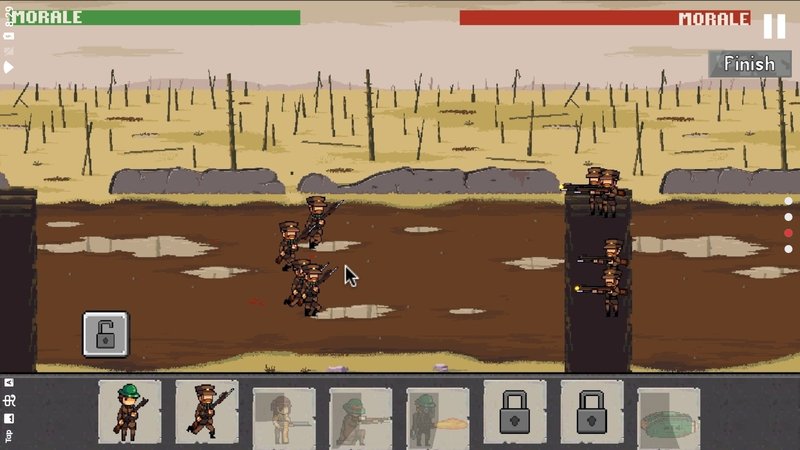
Task: Click the Finish button
Action: 749,64
